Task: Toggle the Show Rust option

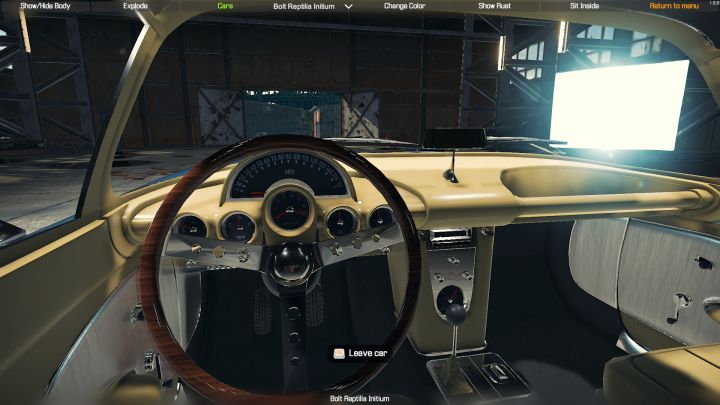Action: pos(494,6)
